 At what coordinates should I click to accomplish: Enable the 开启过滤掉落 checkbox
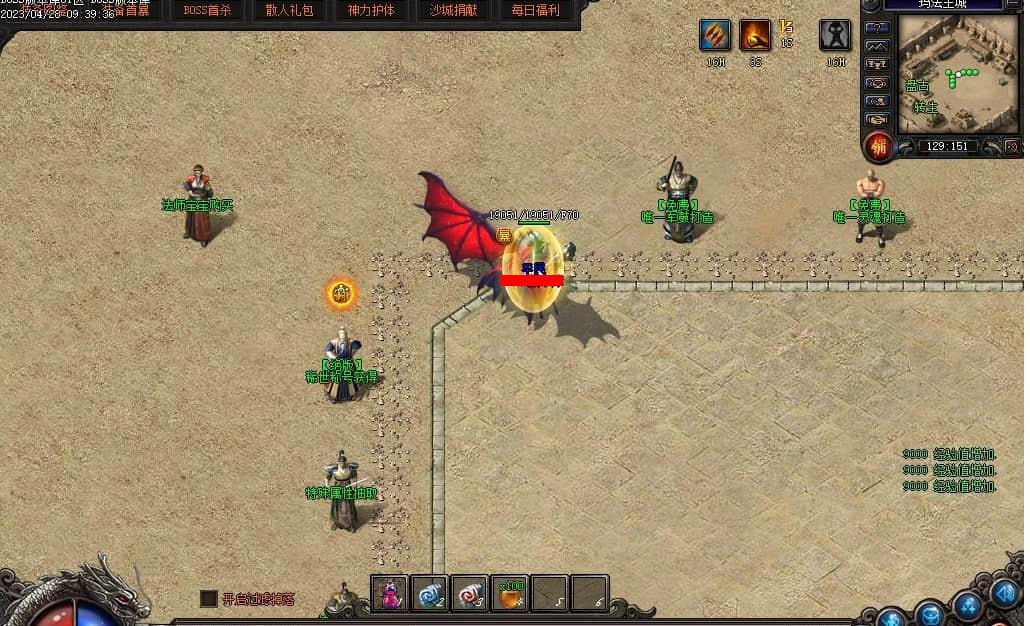[x=208, y=598]
